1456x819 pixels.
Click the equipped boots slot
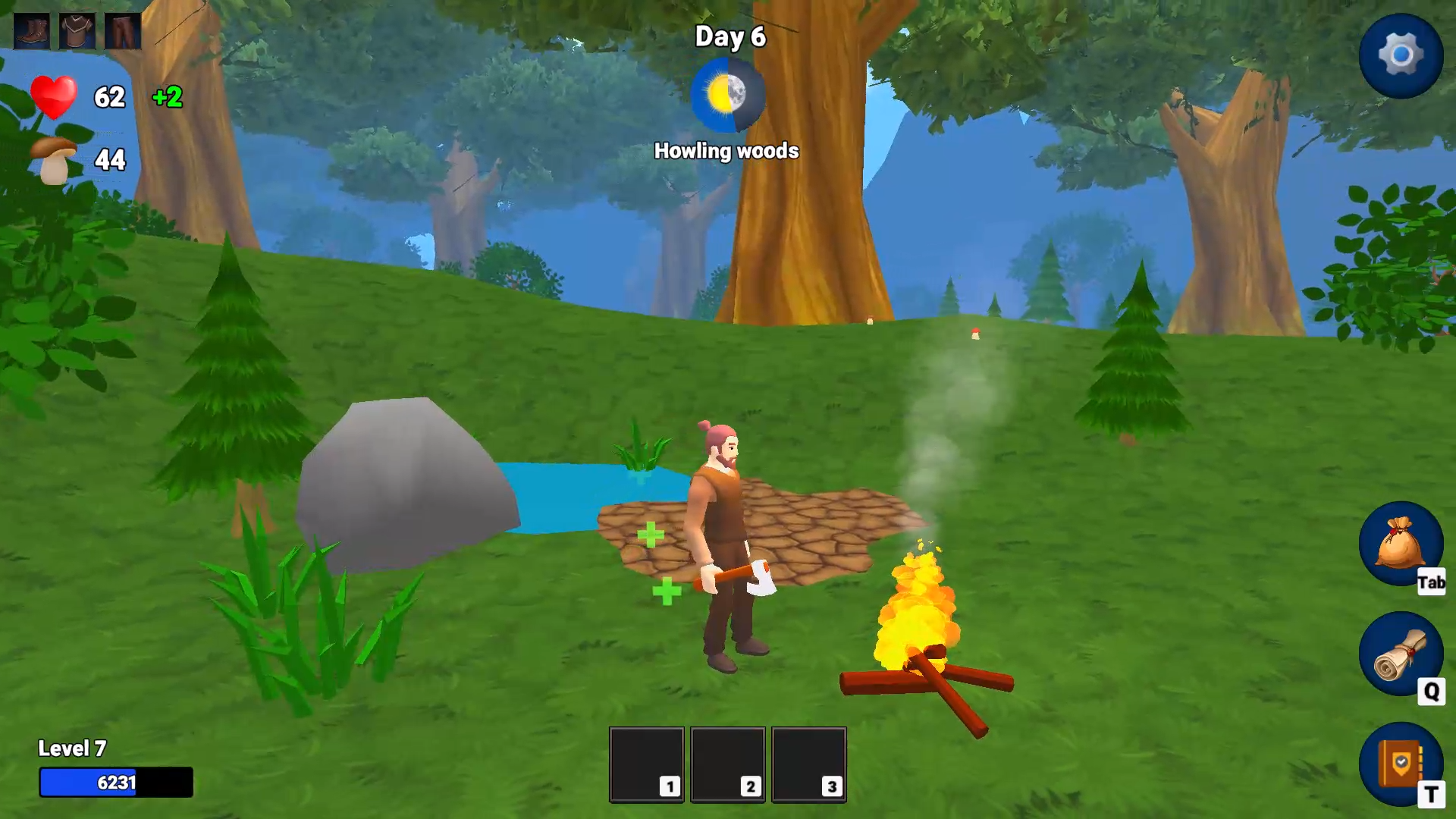(x=31, y=31)
